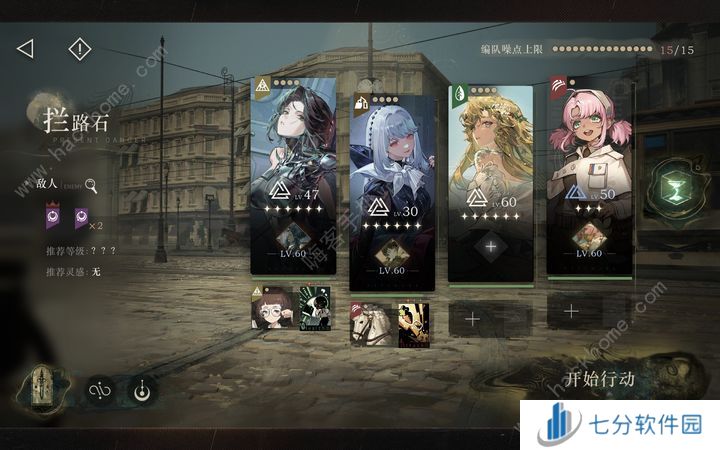720x450 pixels.
Task: Inspect enemies with the magnifier icon
Action: 91,185
